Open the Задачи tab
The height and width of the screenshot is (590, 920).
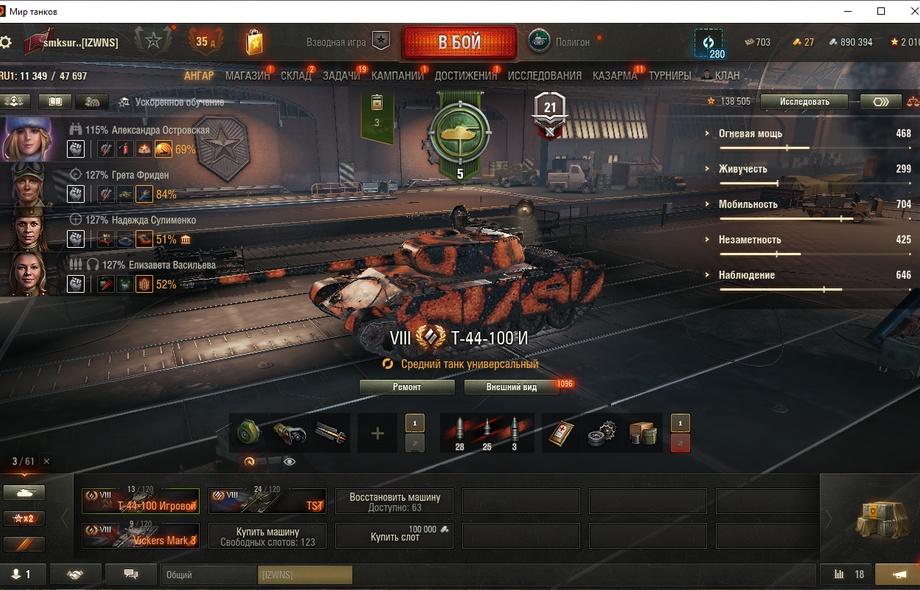[341, 75]
